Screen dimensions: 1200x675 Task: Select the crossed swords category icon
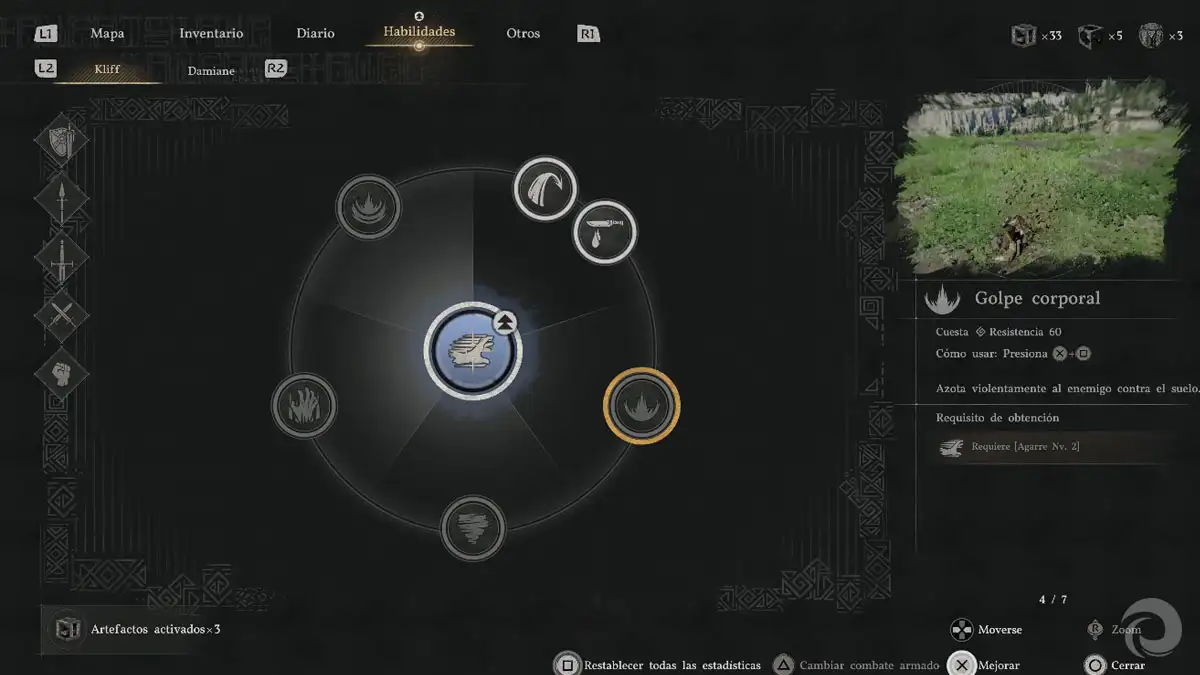(62, 315)
